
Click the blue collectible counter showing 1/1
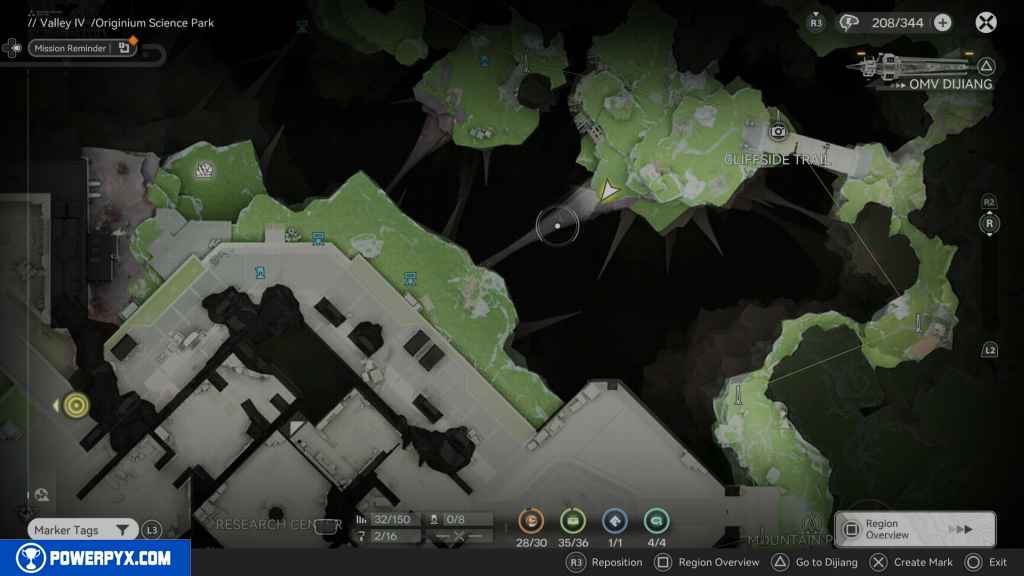point(614,521)
